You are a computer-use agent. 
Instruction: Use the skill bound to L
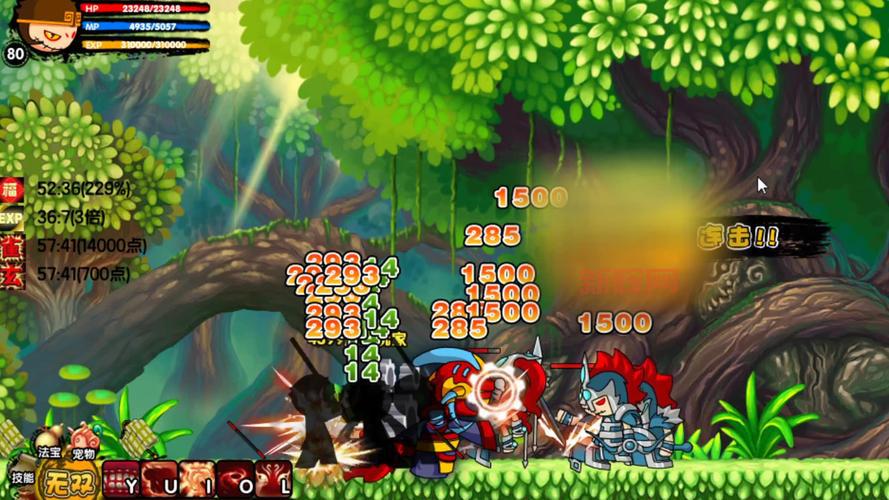(x=274, y=479)
